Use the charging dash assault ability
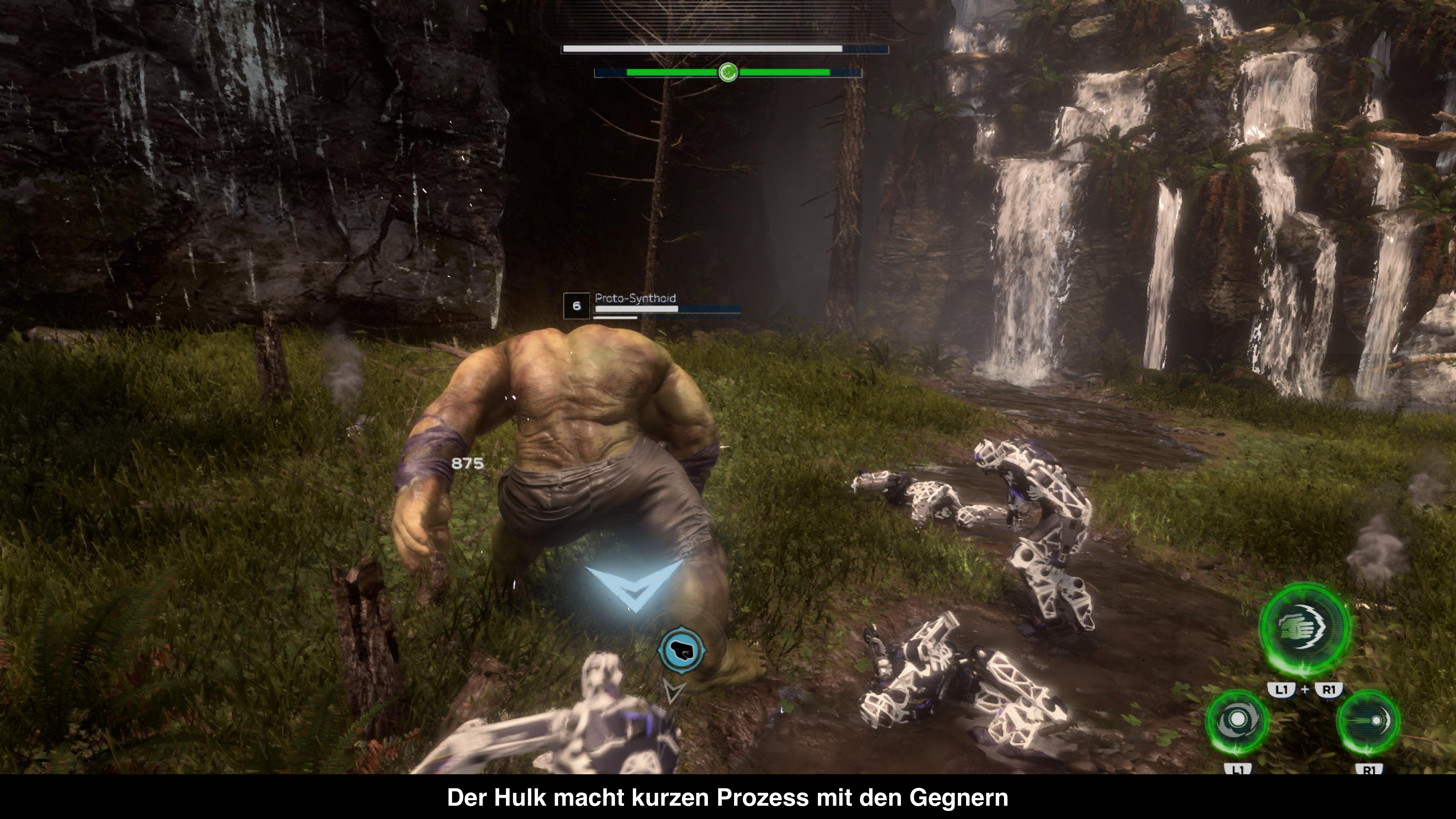1456x819 pixels. (1368, 722)
